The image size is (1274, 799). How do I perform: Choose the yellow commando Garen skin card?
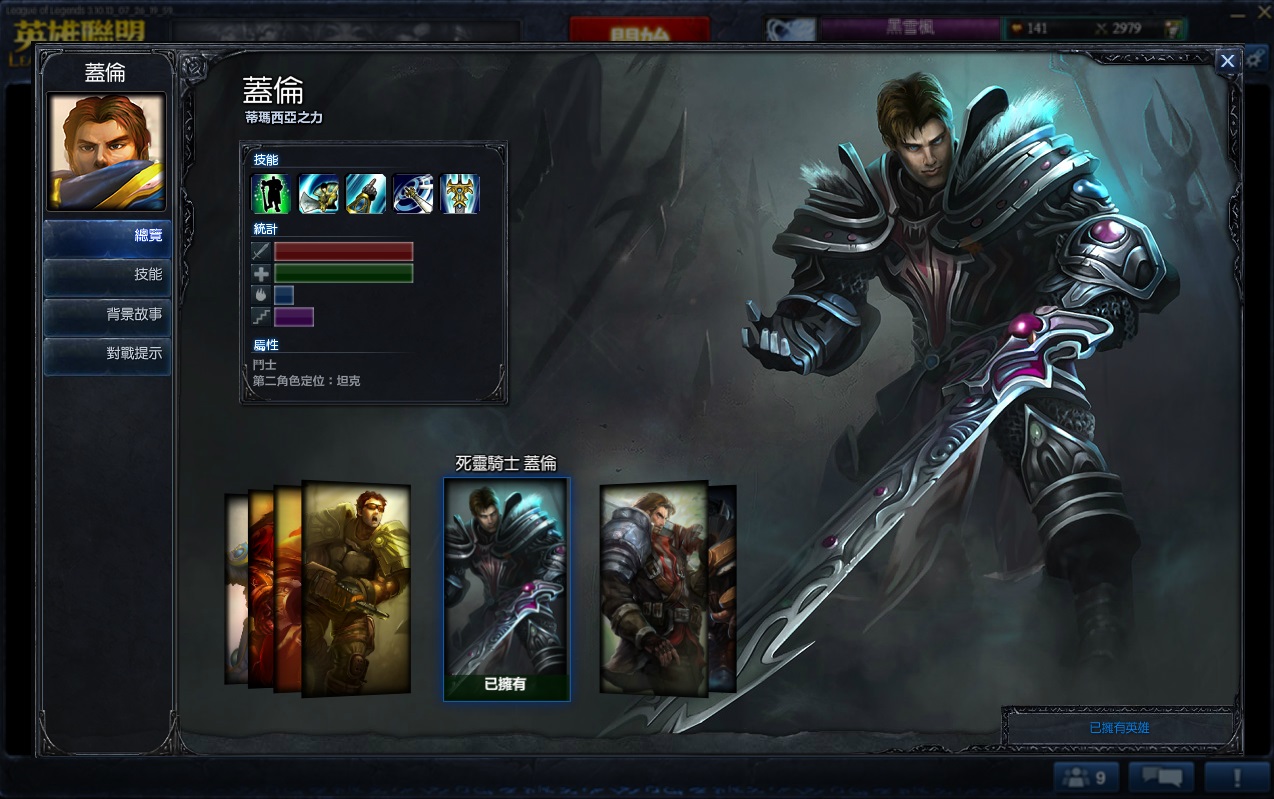click(x=357, y=588)
